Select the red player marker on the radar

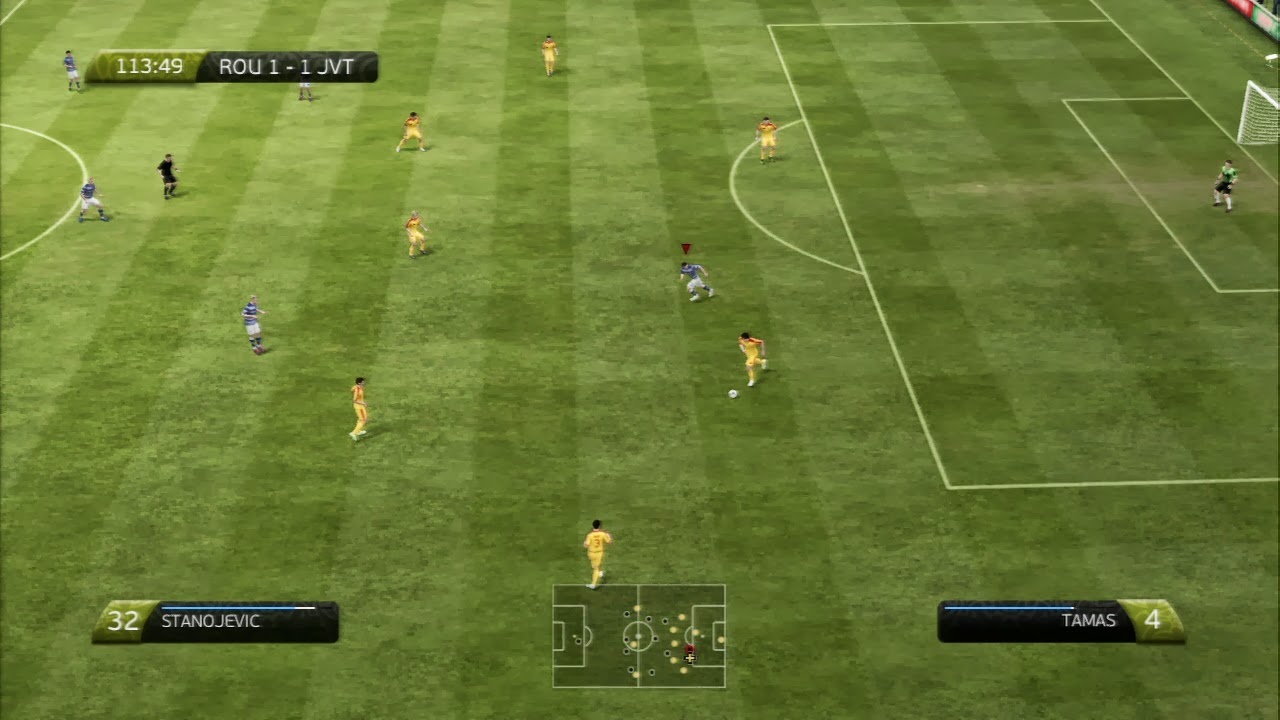coord(689,649)
